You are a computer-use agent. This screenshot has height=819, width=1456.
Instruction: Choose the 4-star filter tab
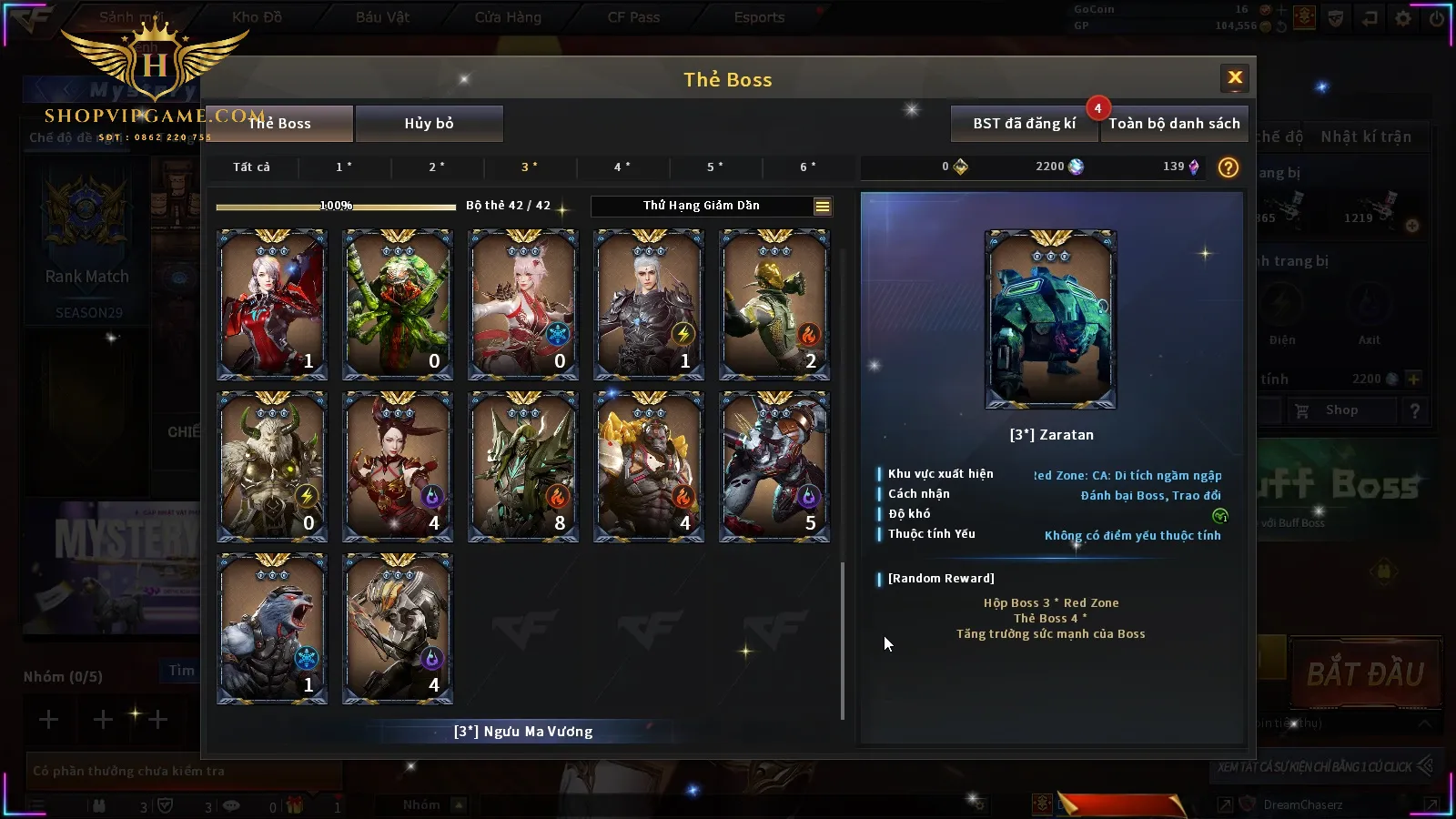pyautogui.click(x=622, y=167)
